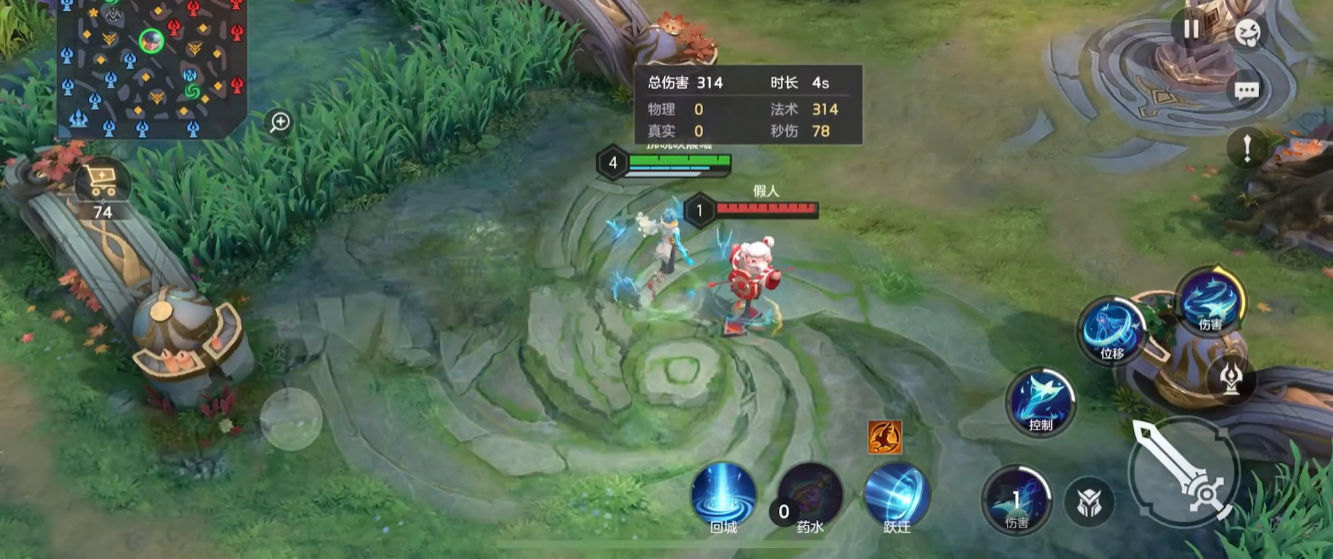The width and height of the screenshot is (1333, 559).
Task: Cast the 跃迁 summoner spell
Action: (x=897, y=494)
